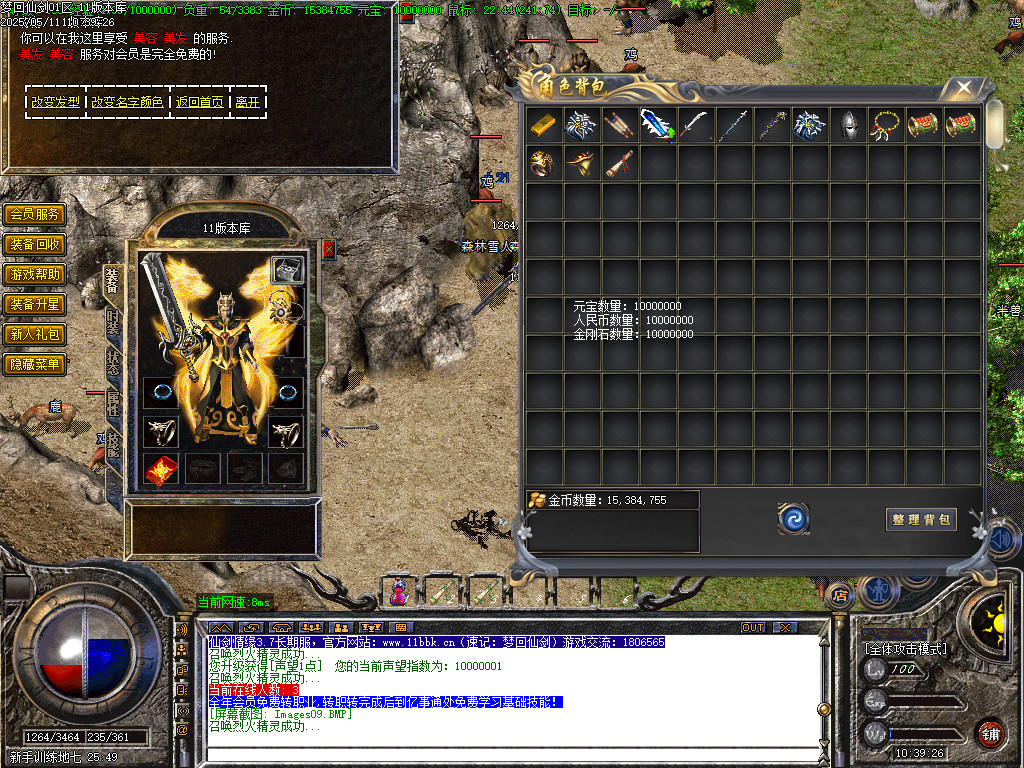This screenshot has height=768, width=1024.
Task: Select the steel helmet item
Action: click(847, 125)
